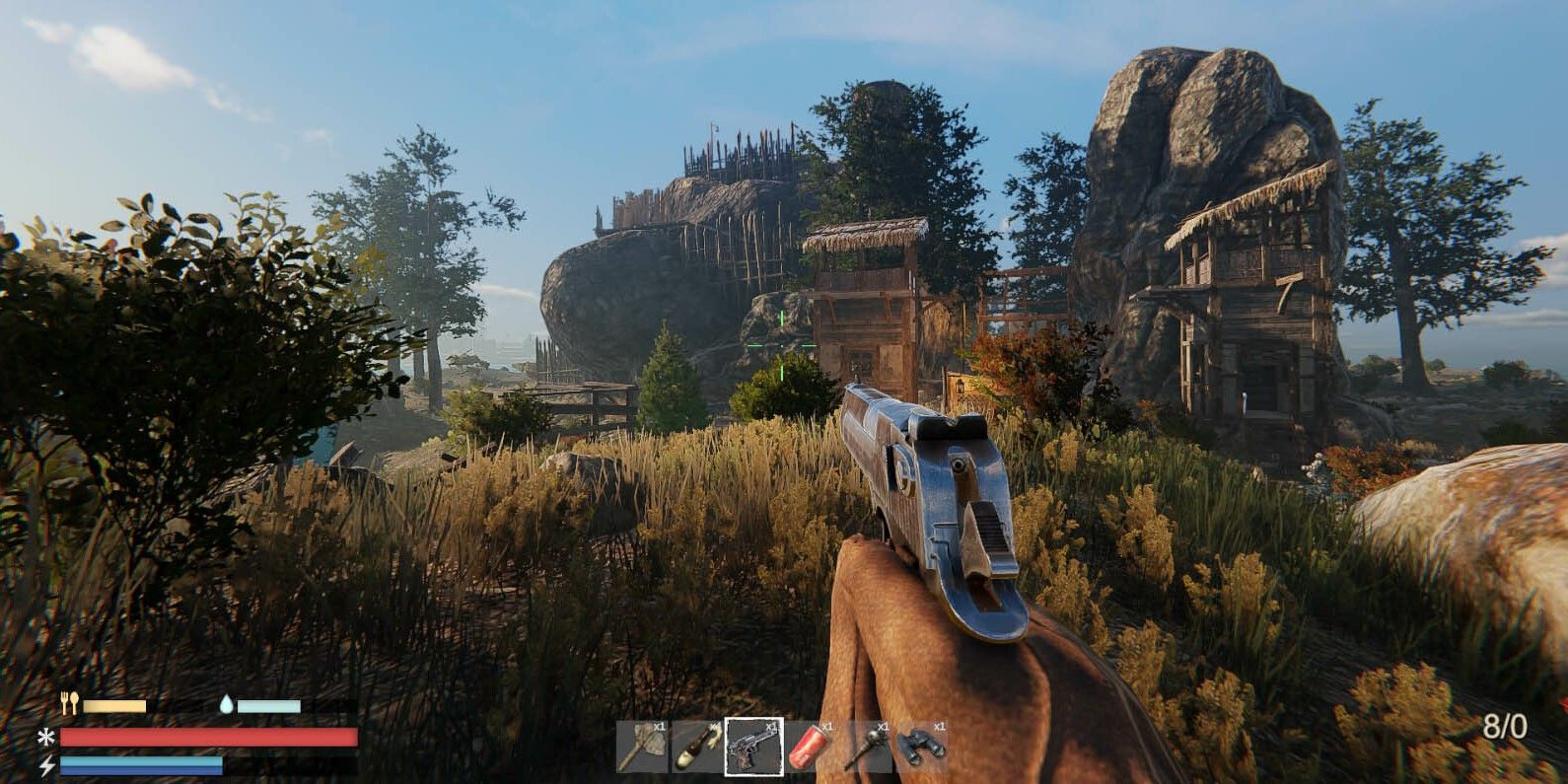Pick the binoculars hotbar slot
The image size is (1568, 784).
(922, 748)
